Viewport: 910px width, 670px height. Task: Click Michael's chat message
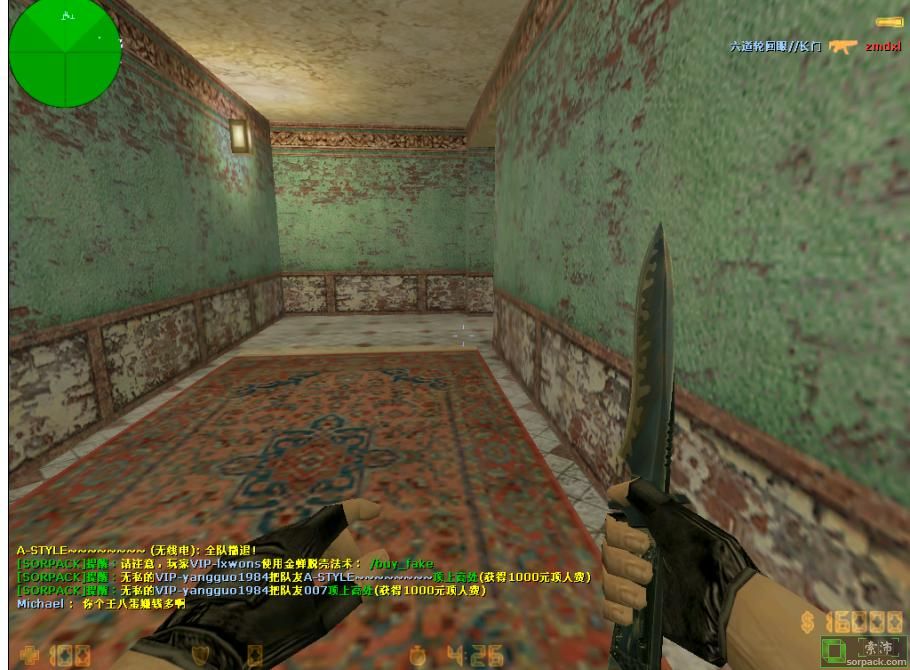point(101,604)
